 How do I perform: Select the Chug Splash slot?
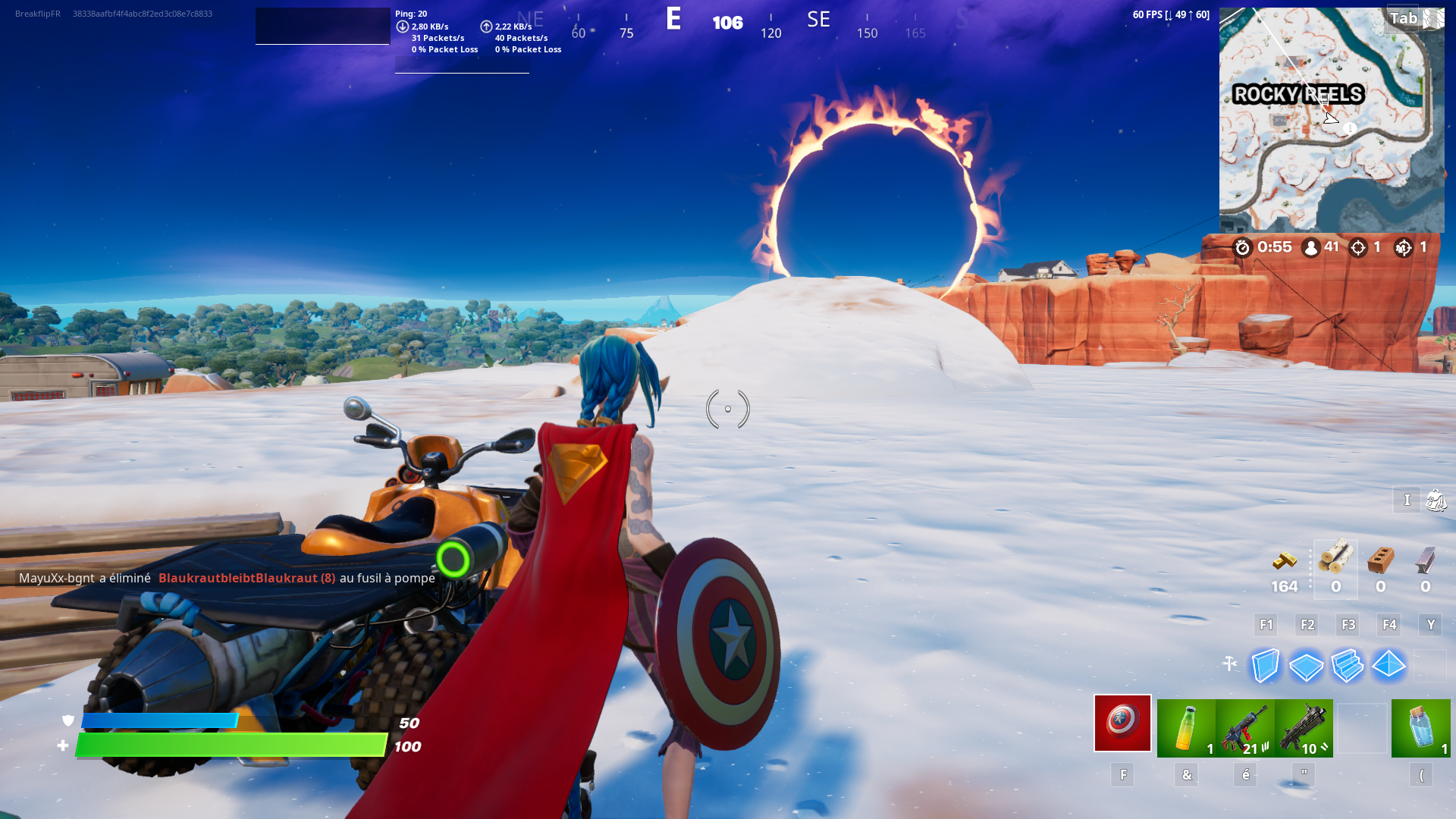click(1185, 726)
